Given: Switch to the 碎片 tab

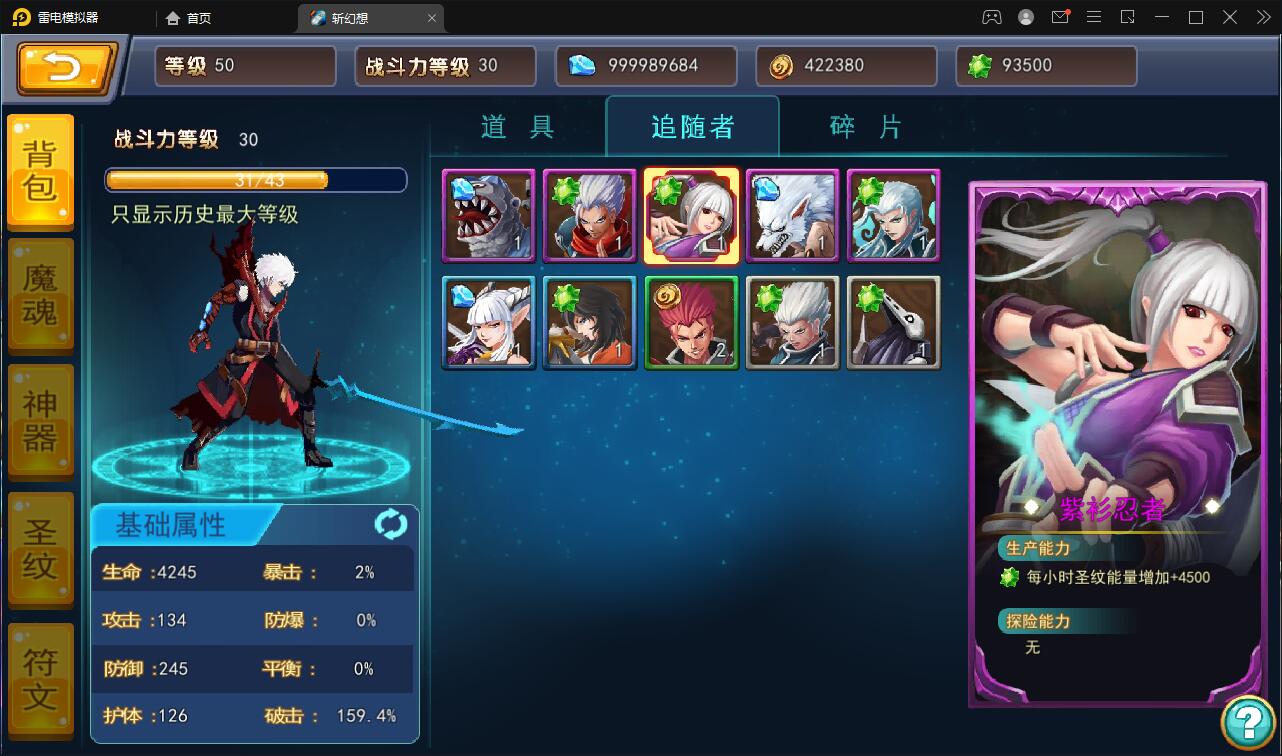Looking at the screenshot, I should [862, 127].
